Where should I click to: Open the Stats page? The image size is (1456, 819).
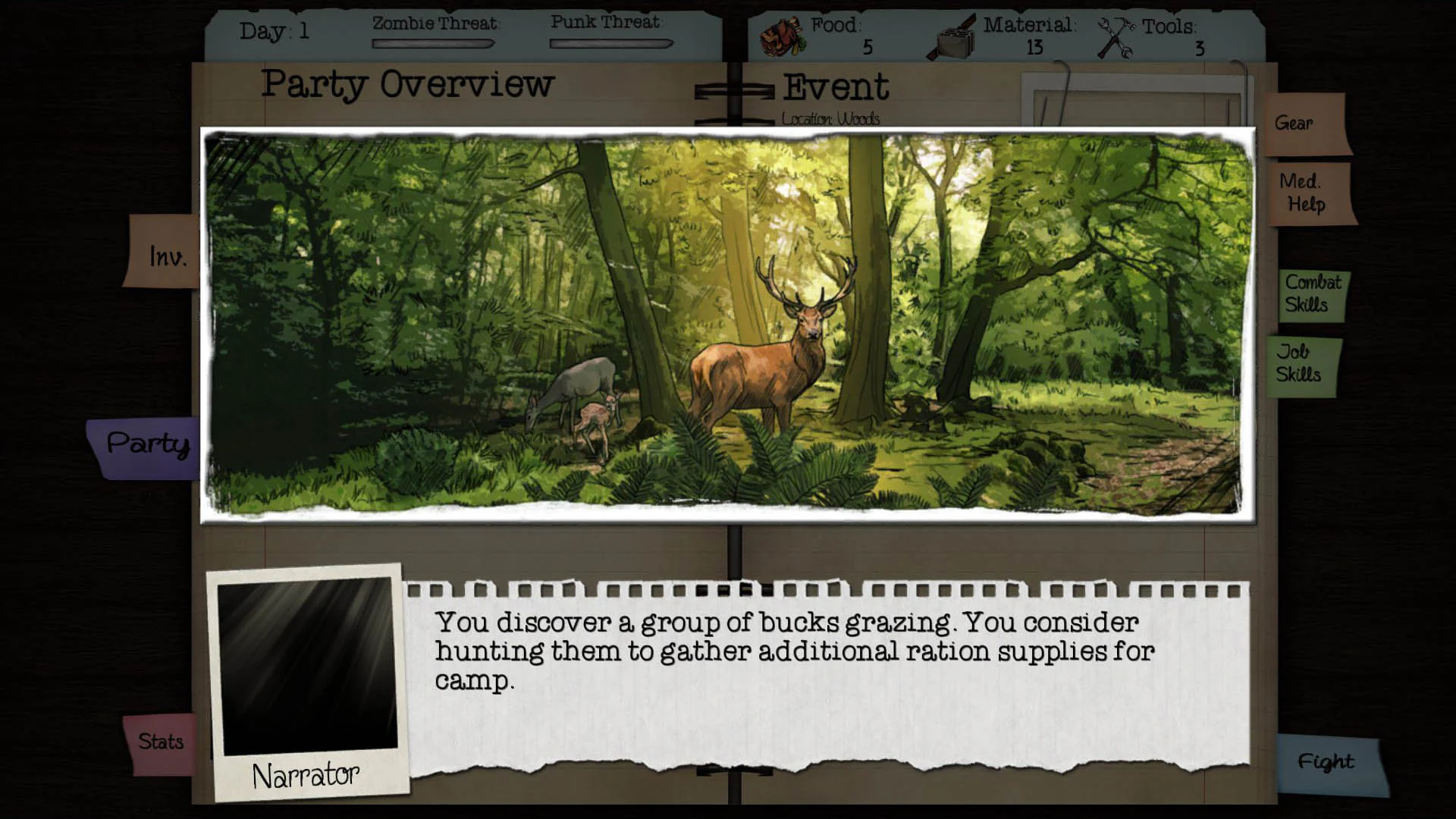[x=161, y=741]
